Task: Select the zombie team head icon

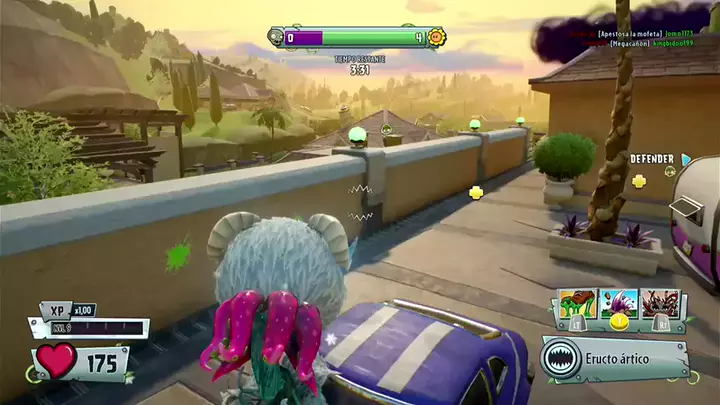Action: click(x=278, y=38)
